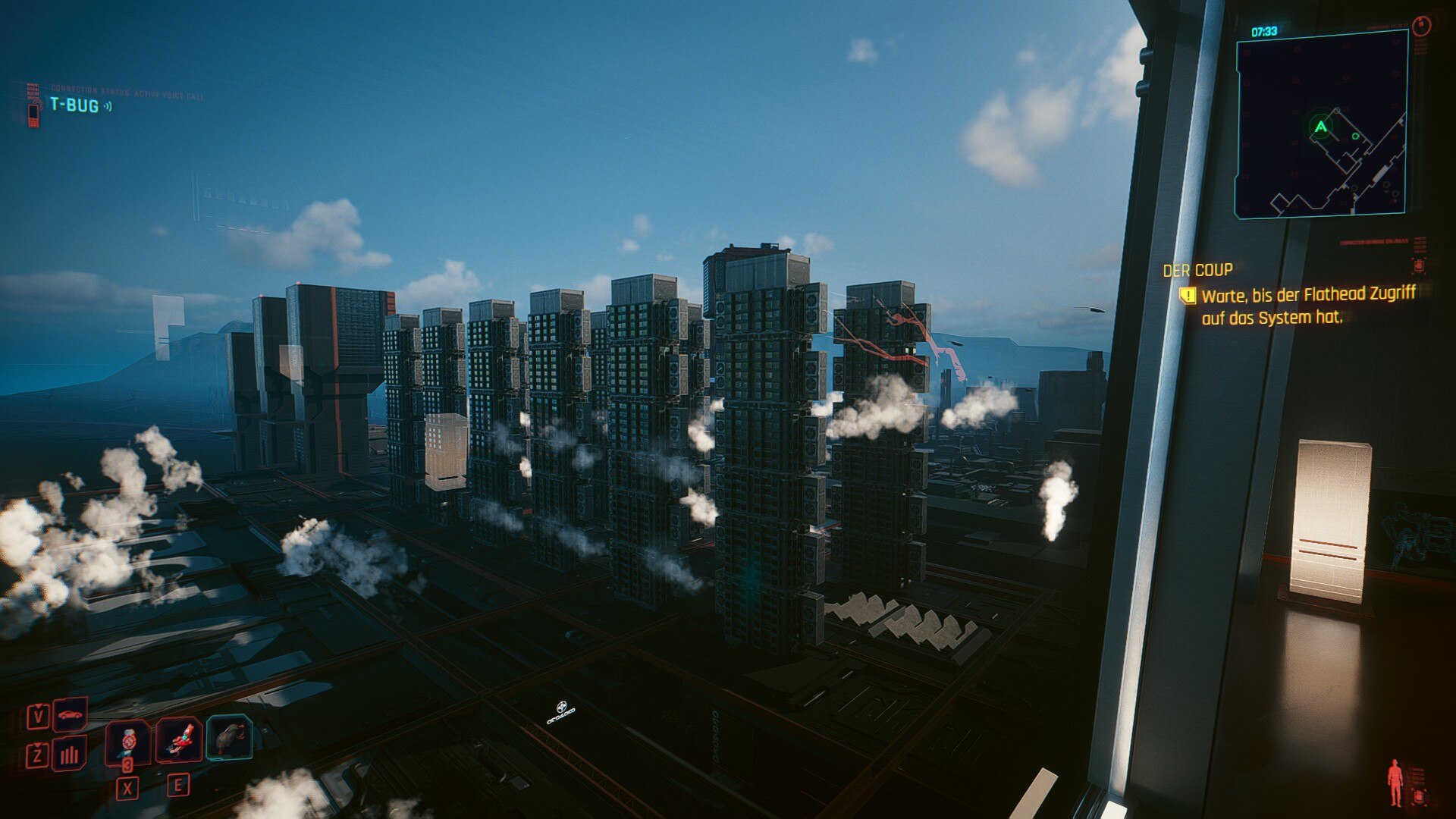Click the yellow quest marker icon
Viewport: 1456px width, 819px height.
point(1187,295)
